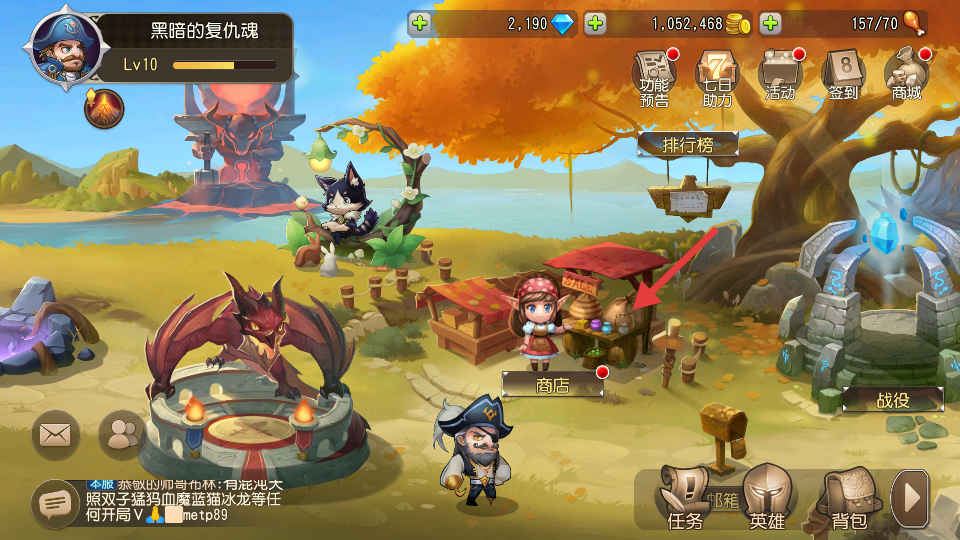The image size is (960, 540).
Task: Enter the 商店 shop
Action: point(553,384)
